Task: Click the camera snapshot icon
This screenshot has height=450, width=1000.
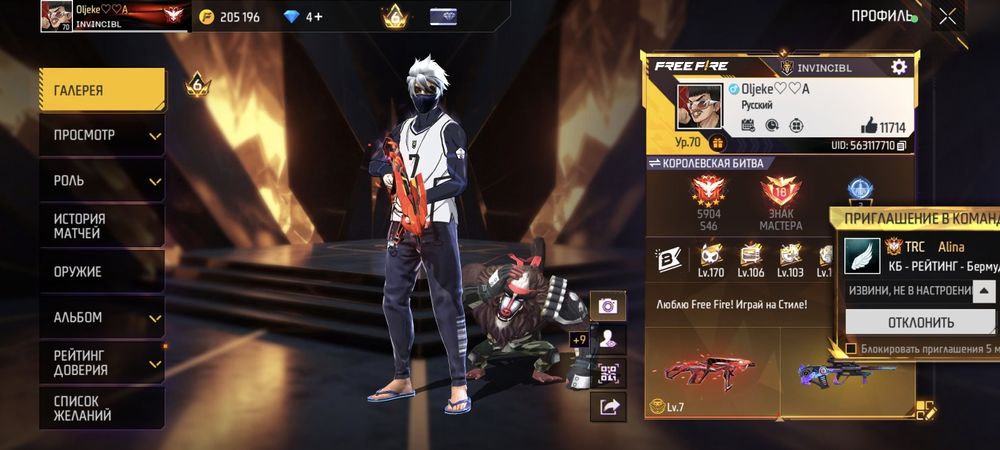Action: coord(608,306)
